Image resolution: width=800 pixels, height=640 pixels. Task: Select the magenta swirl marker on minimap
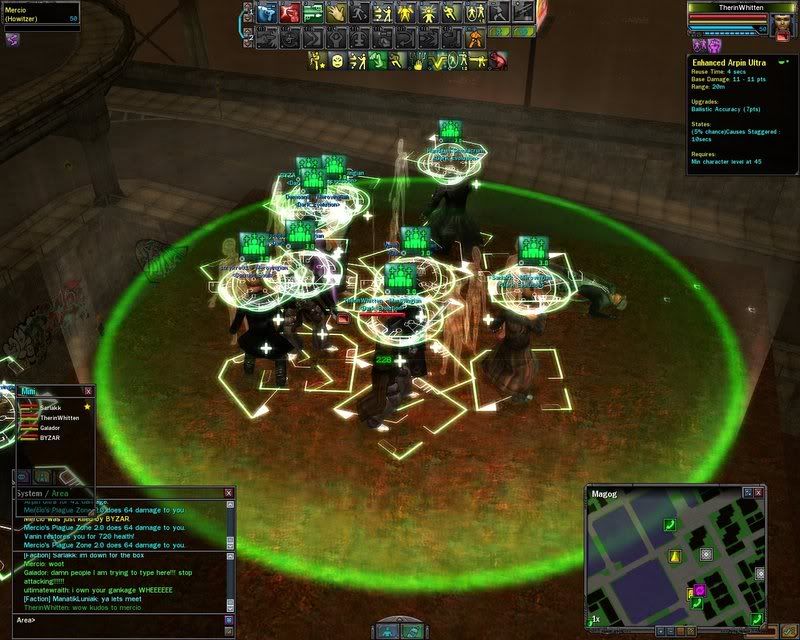[x=700, y=590]
